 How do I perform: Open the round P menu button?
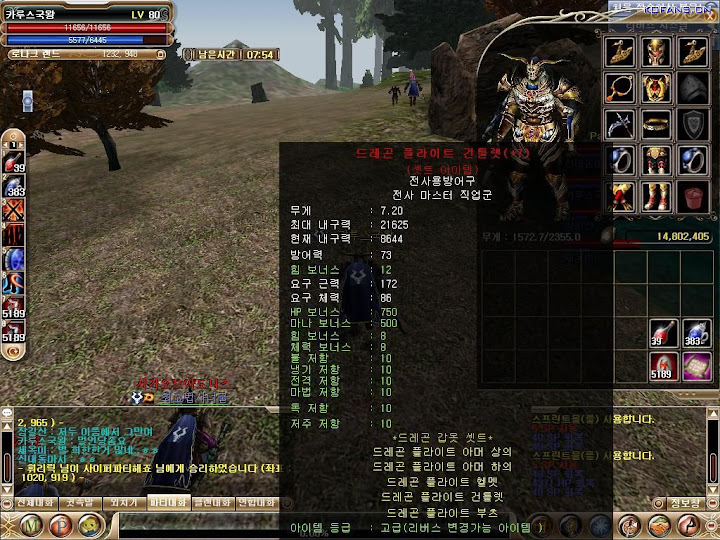tap(60, 524)
